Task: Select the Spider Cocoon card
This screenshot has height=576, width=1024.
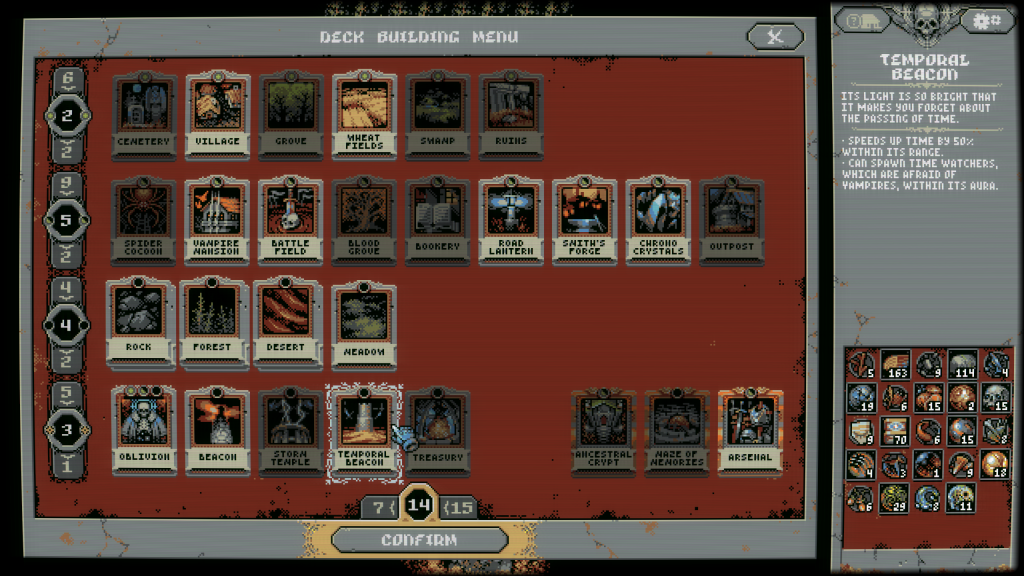Action: tap(144, 221)
